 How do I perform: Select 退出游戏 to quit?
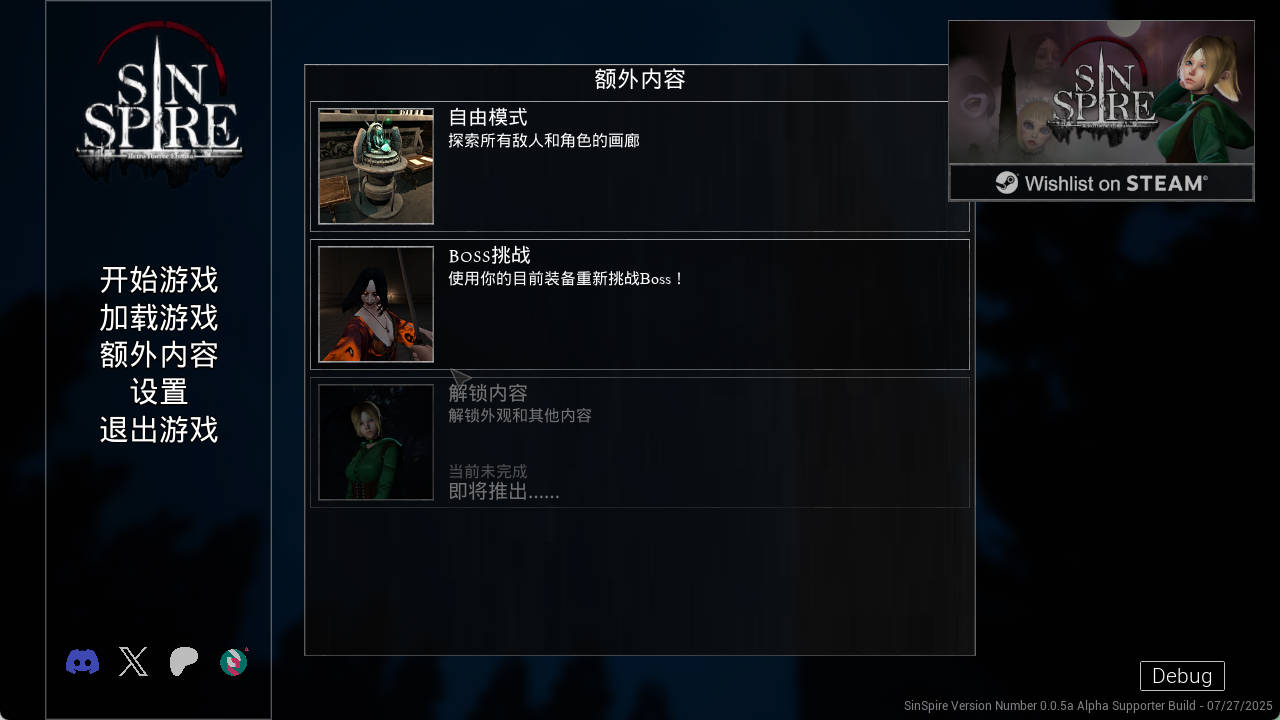[x=158, y=431]
